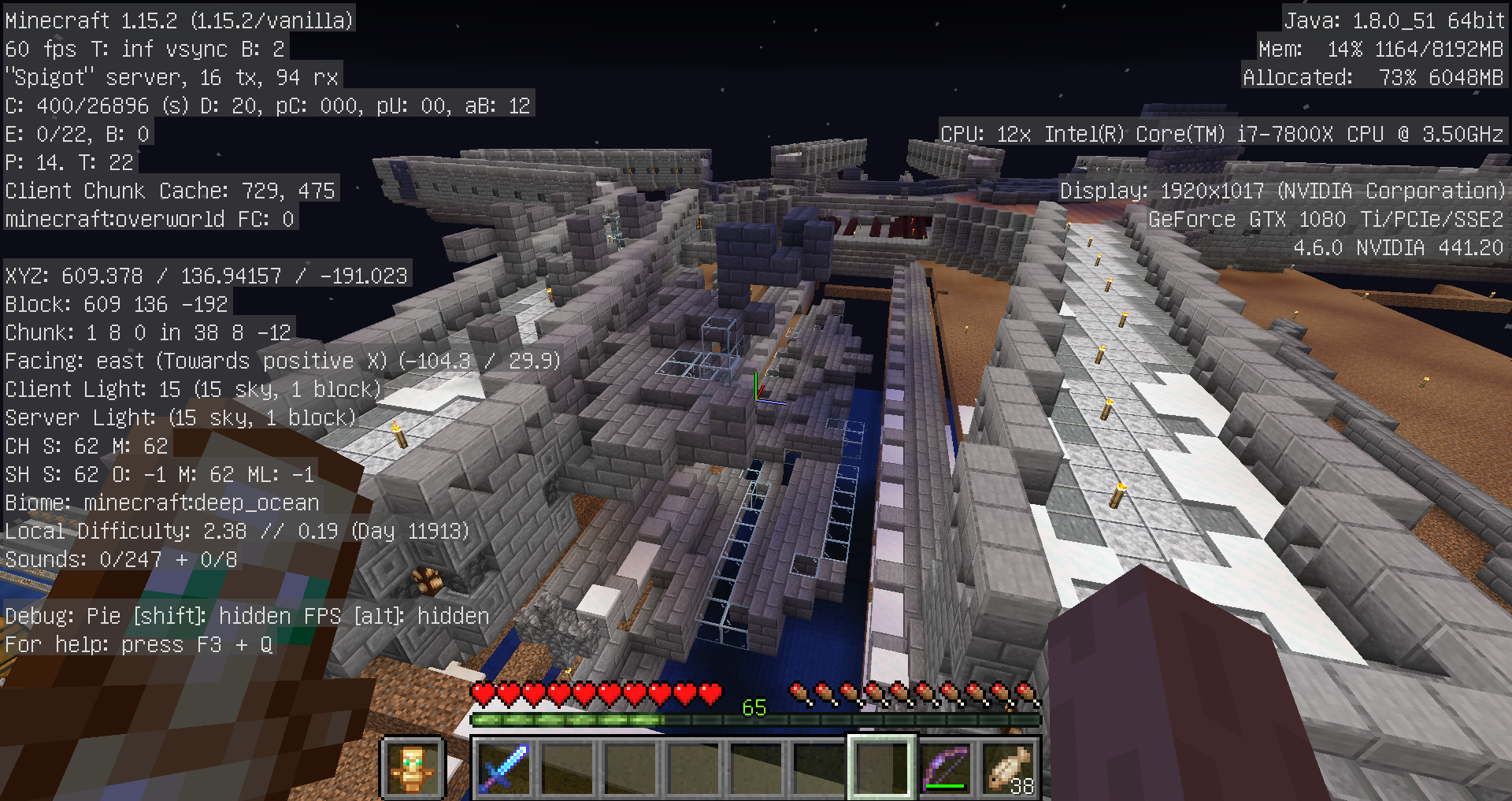Image resolution: width=1512 pixels, height=801 pixels.
Task: Click the highlighted empty hotbar slot
Action: click(x=882, y=767)
